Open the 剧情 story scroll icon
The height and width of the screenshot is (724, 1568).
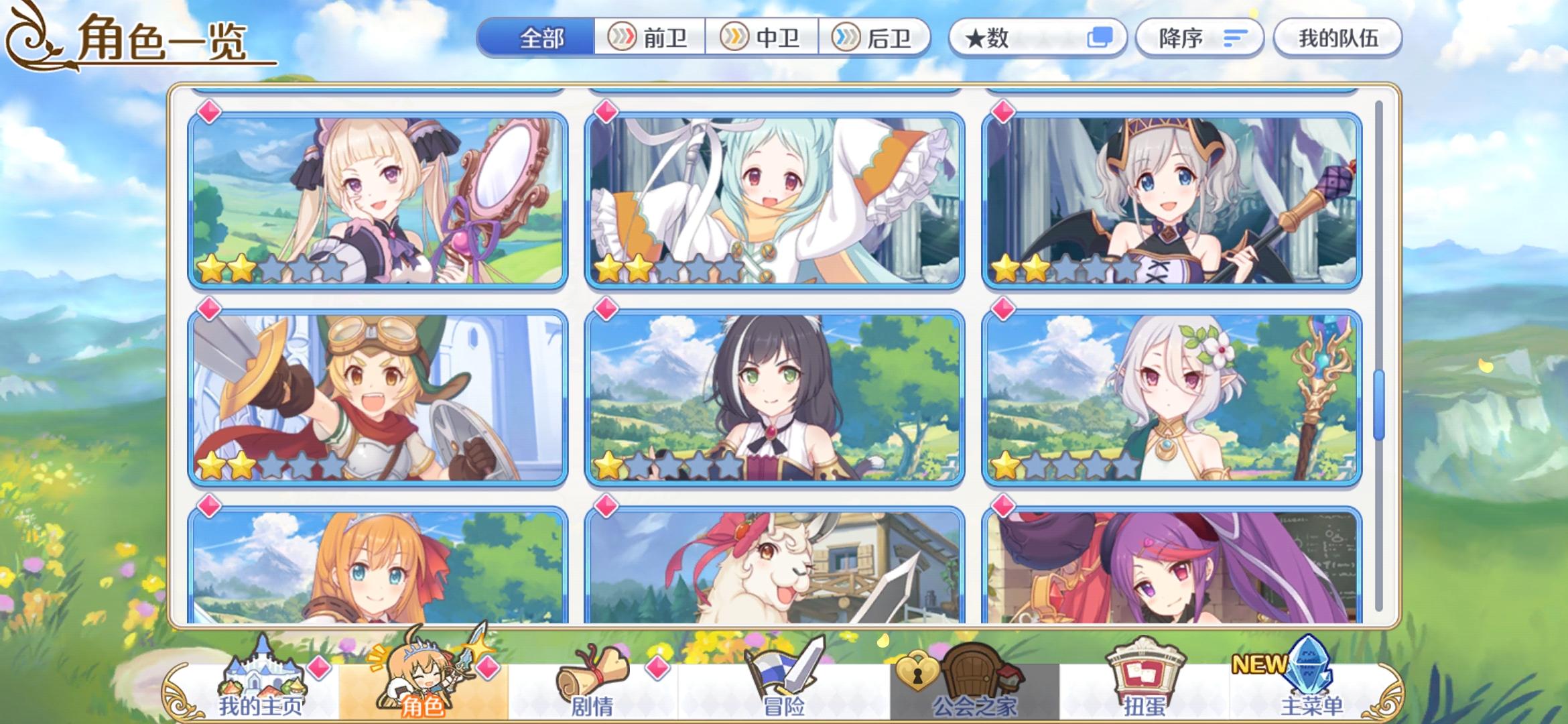591,670
